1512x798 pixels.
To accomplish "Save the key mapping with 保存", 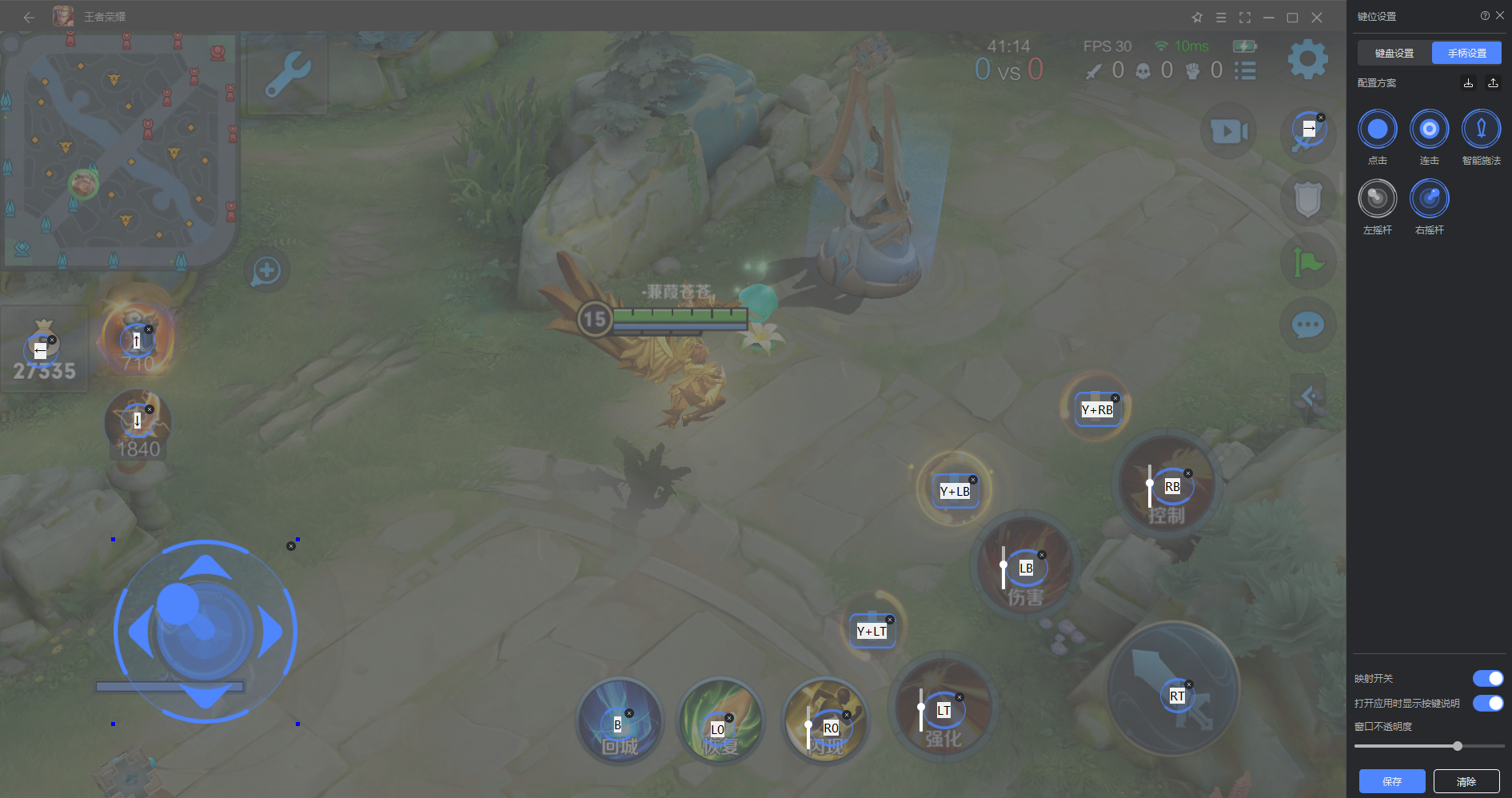I will click(x=1391, y=781).
